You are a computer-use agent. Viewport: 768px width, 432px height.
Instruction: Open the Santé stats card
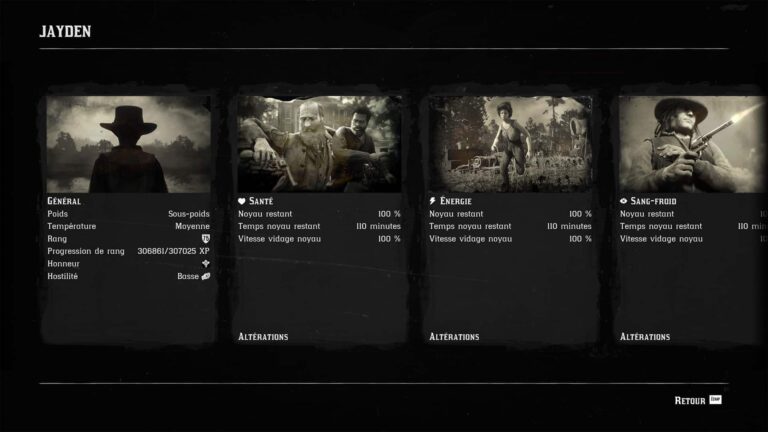pos(319,218)
